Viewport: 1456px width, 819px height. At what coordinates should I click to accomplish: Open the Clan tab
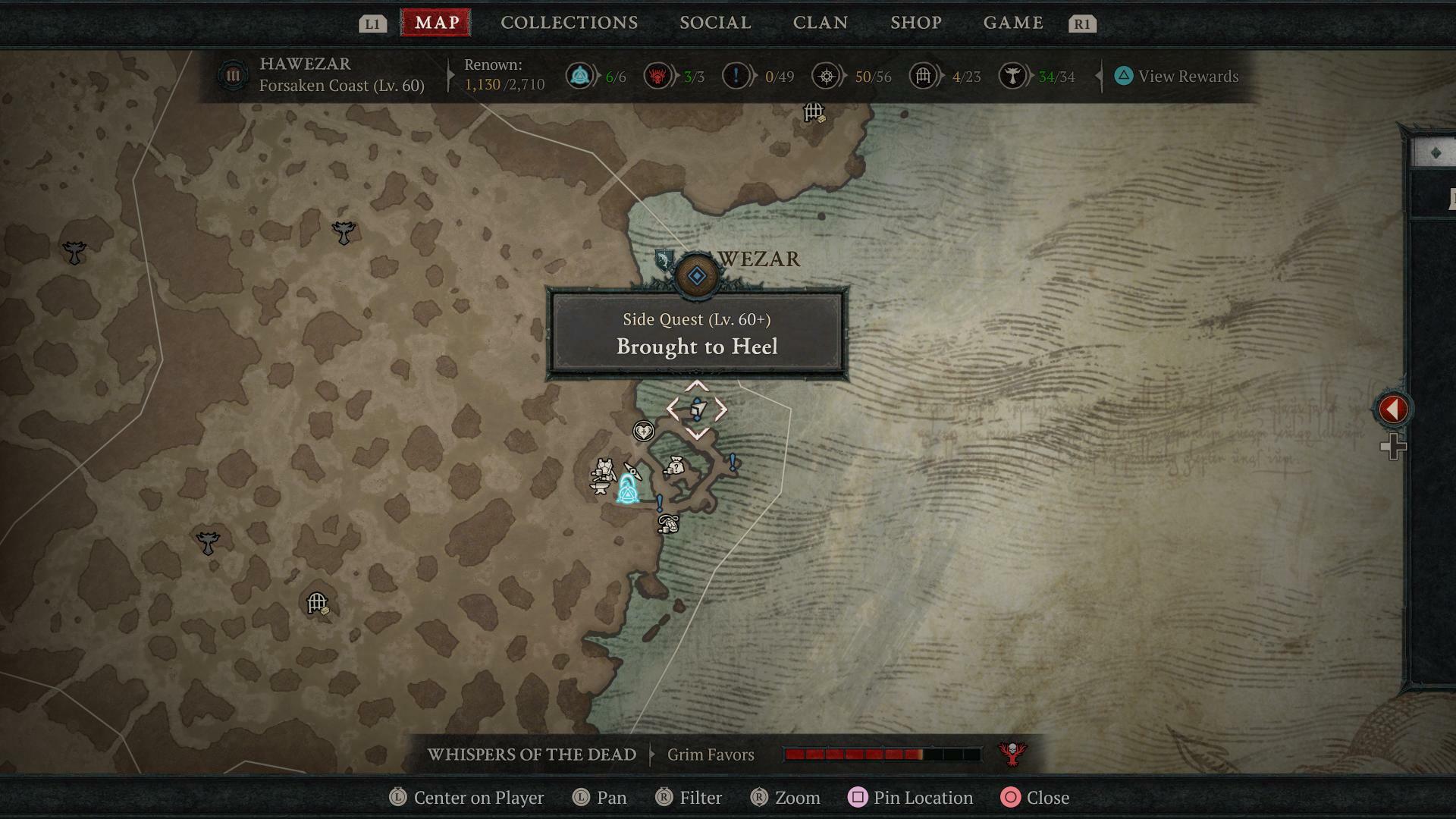tap(820, 23)
